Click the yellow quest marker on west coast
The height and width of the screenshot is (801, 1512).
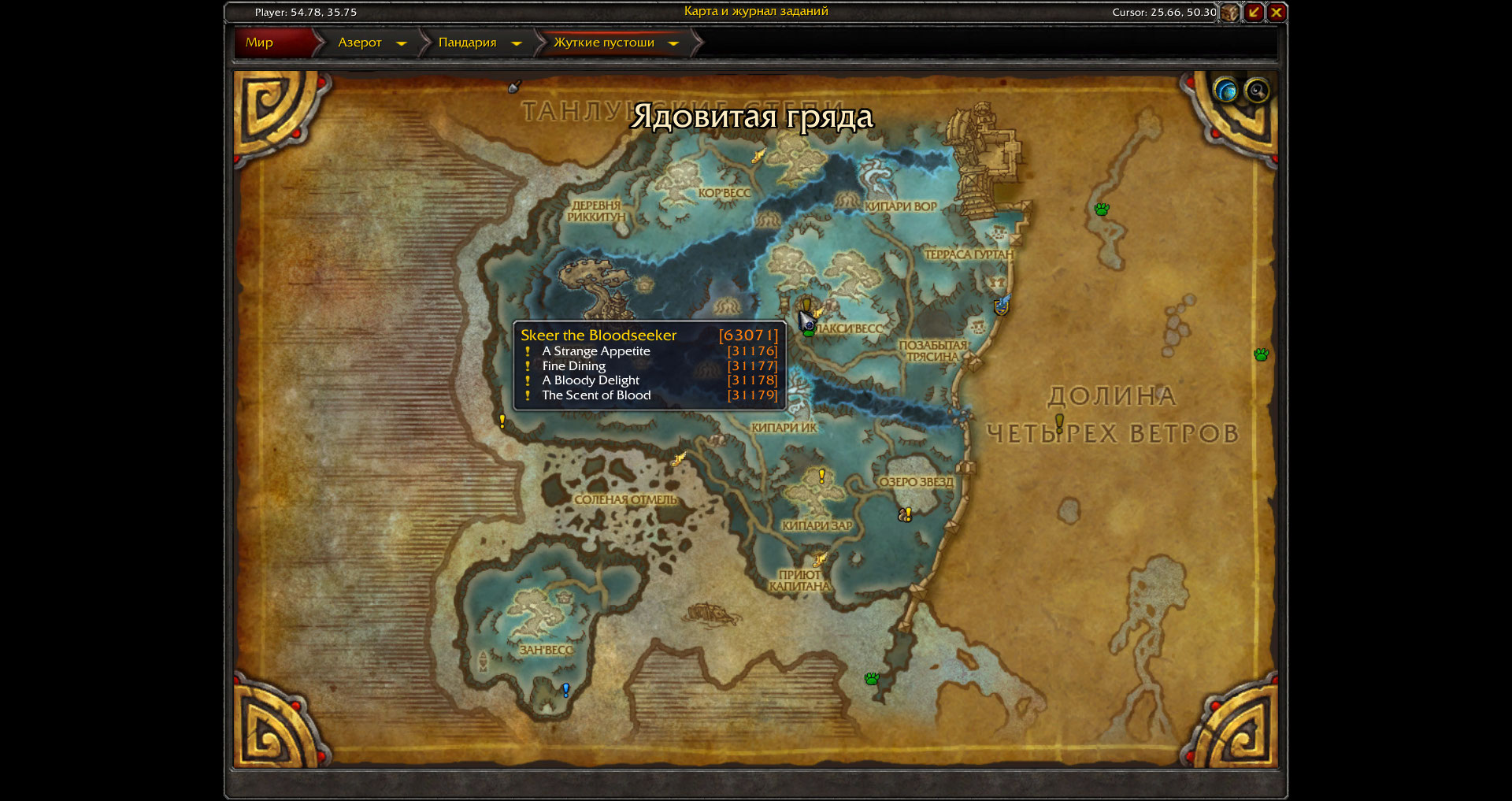502,421
